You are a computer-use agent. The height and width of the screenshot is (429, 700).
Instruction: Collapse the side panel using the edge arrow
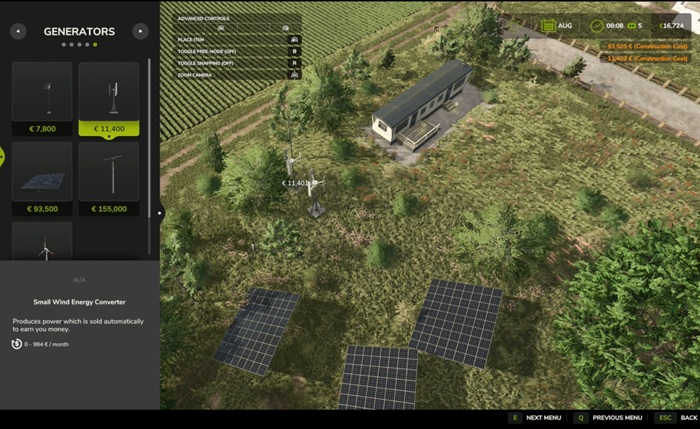tap(160, 212)
